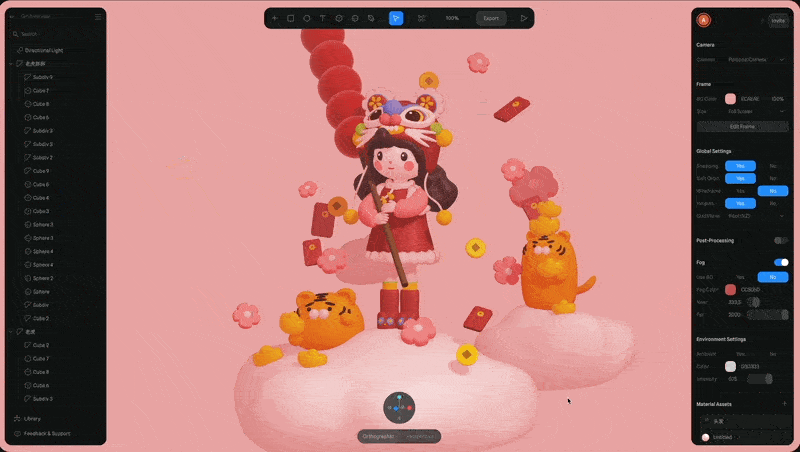Choose the text tool in the toolbar
Screen dimensions: 800x452
tap(322, 18)
